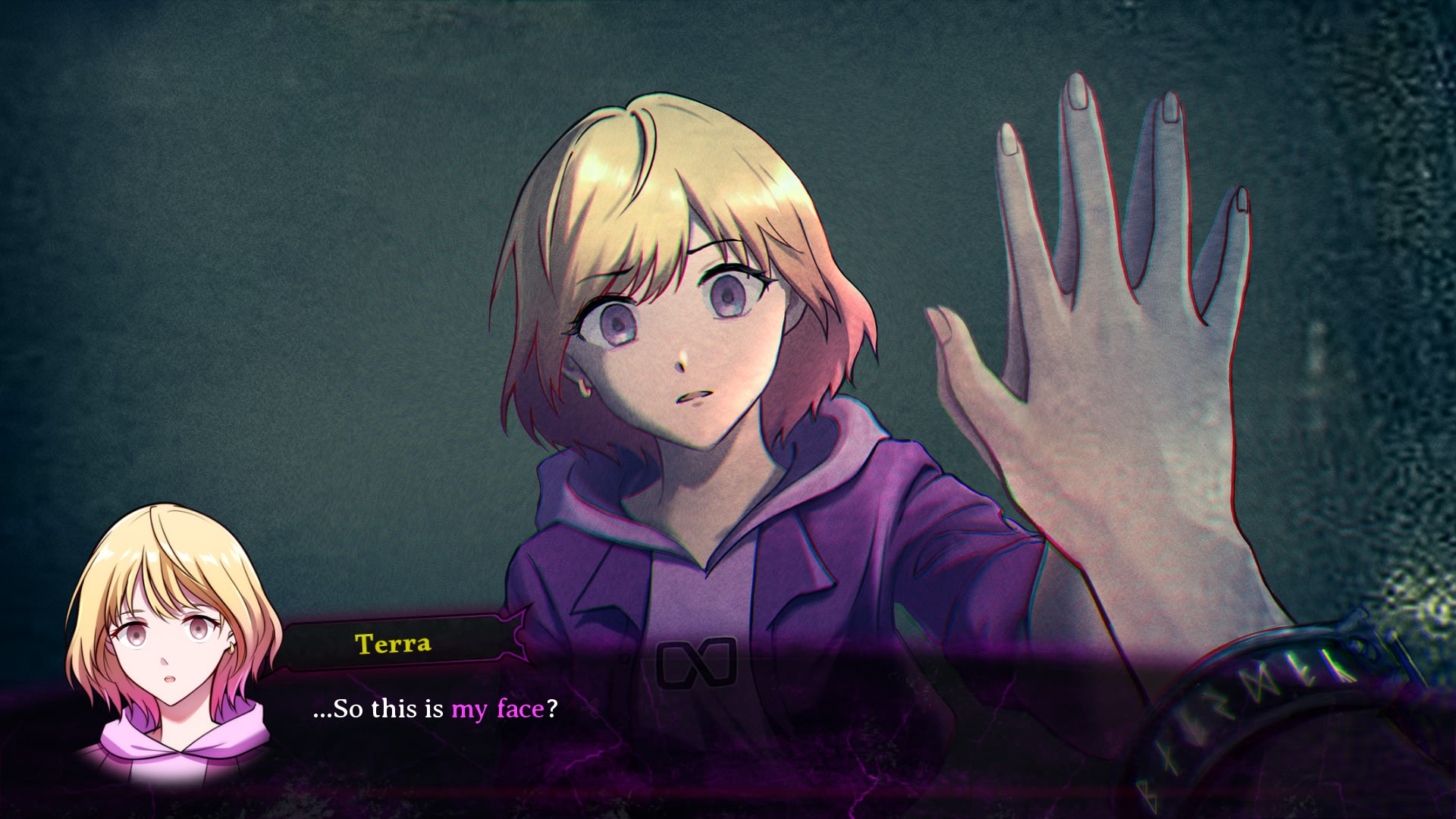Click the dialogue text to advance
Image resolution: width=1456 pixels, height=819 pixels.
432,711
